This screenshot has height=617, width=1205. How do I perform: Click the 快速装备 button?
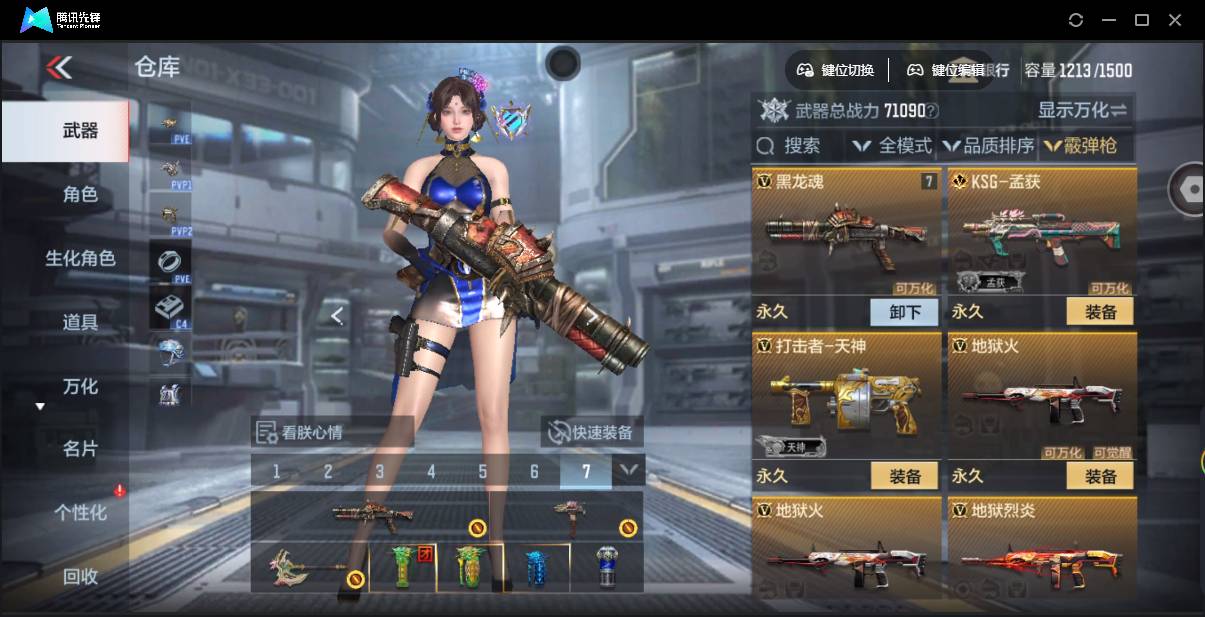coord(591,433)
